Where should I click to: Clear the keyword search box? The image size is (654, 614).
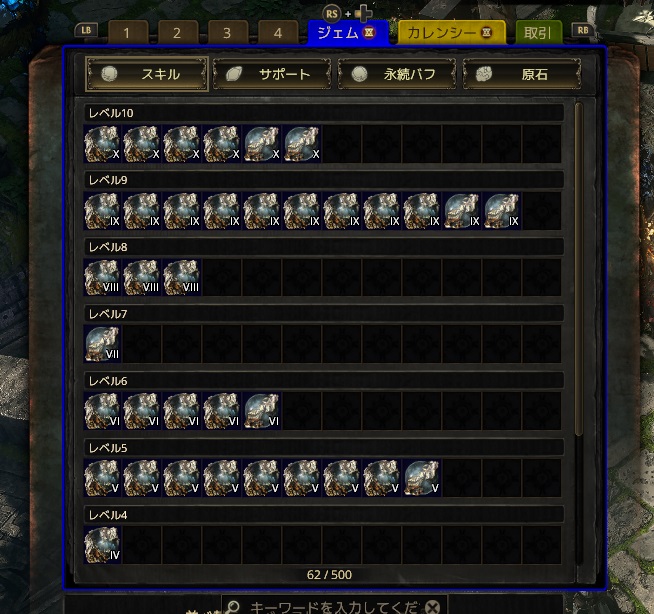coord(431,607)
